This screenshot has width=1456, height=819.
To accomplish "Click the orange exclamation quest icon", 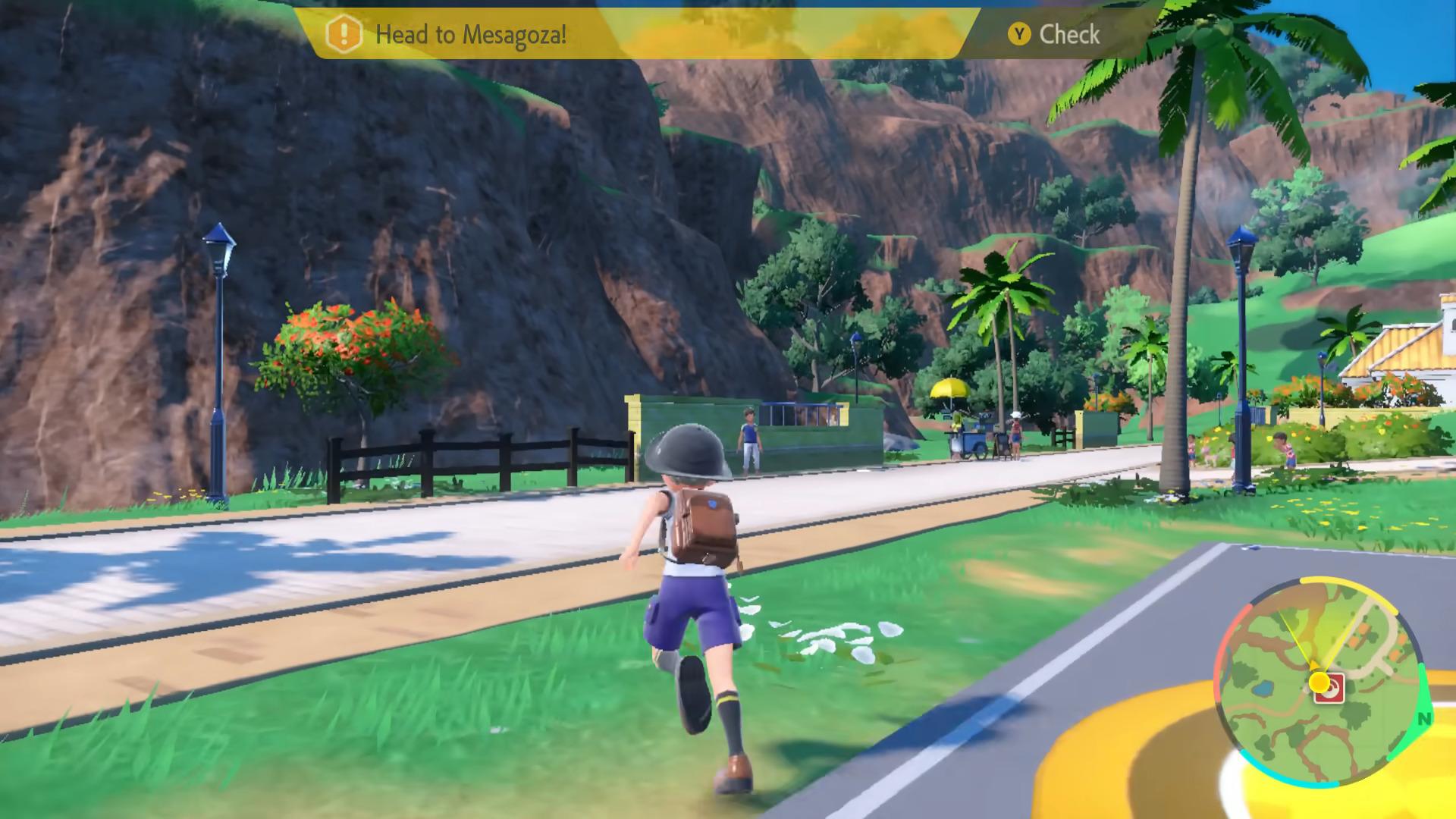I will (343, 34).
